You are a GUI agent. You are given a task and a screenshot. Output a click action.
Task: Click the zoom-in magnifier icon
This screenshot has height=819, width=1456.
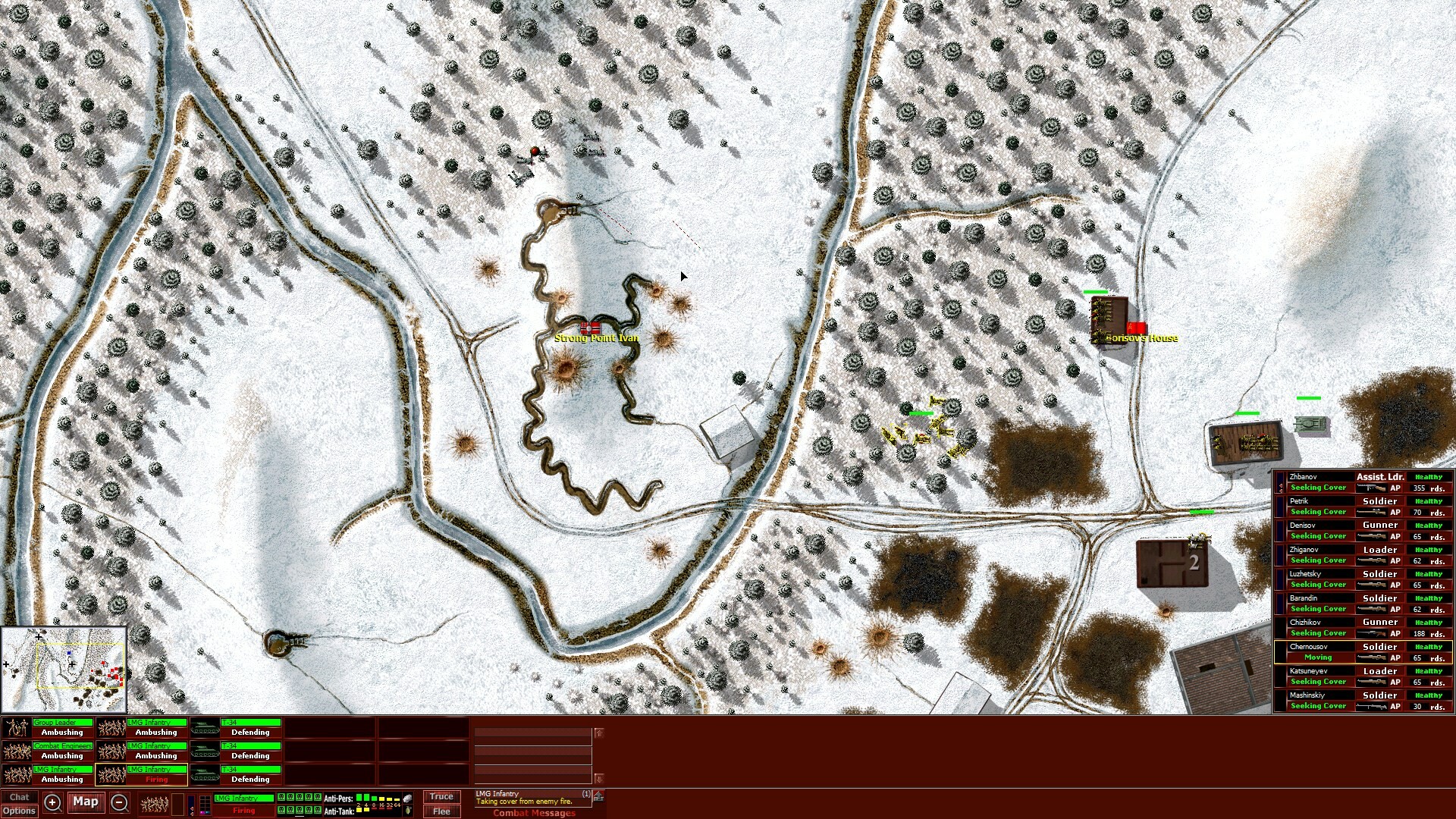pos(52,802)
